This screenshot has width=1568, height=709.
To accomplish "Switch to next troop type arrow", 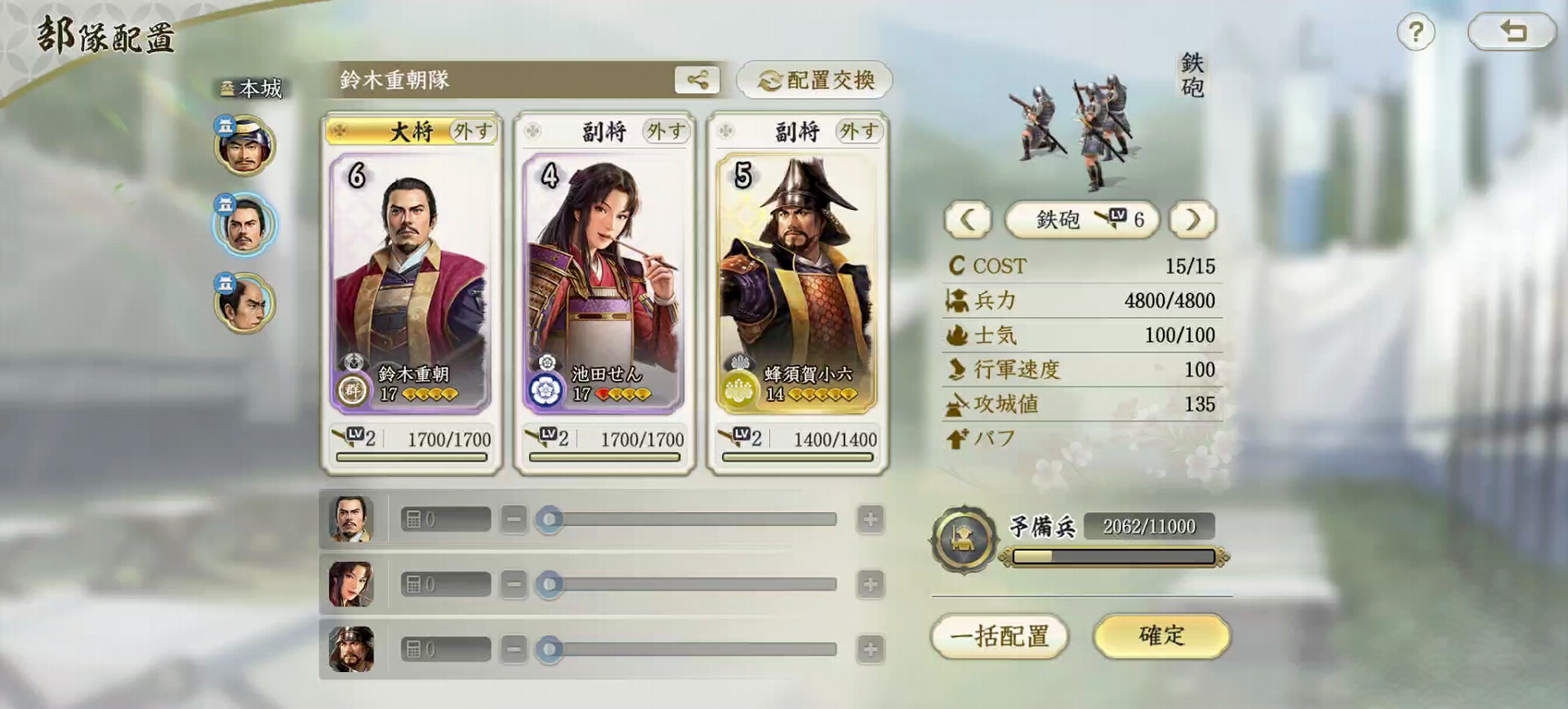I will (1192, 220).
